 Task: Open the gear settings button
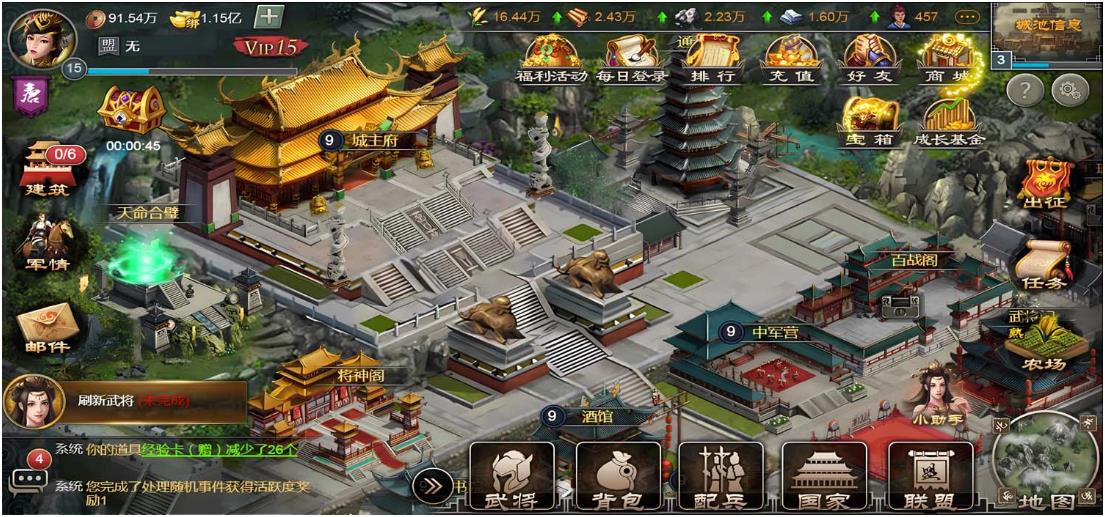click(x=1070, y=89)
